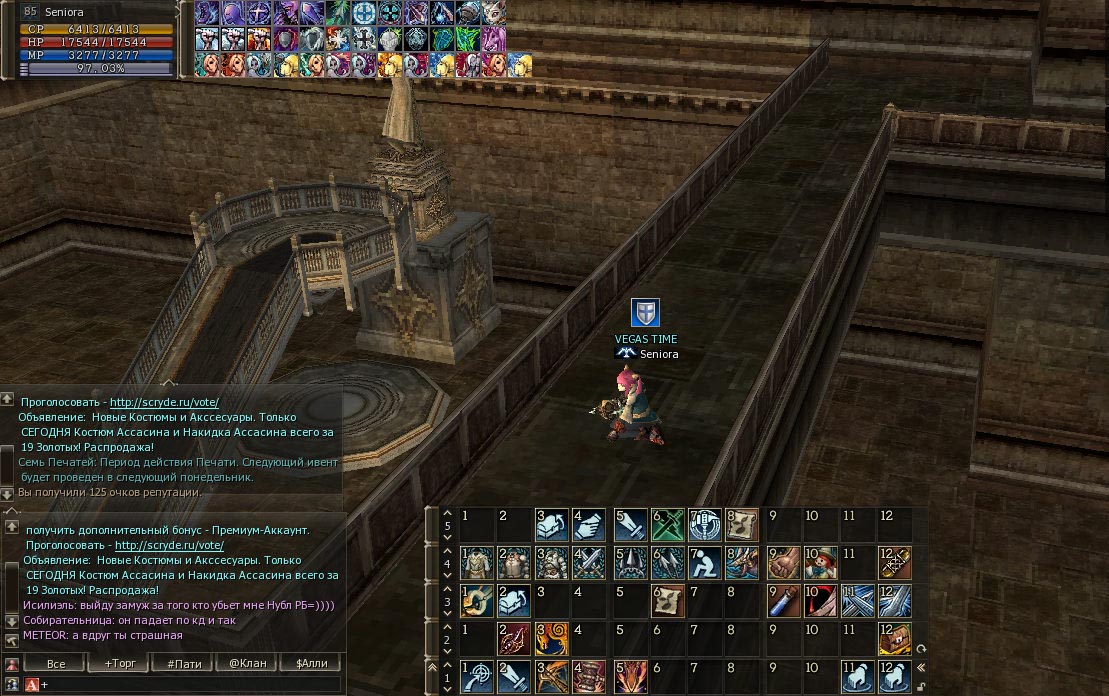Click the hotbar rotate arrow button
Viewport: 1109px width, 696px height.
click(920, 648)
